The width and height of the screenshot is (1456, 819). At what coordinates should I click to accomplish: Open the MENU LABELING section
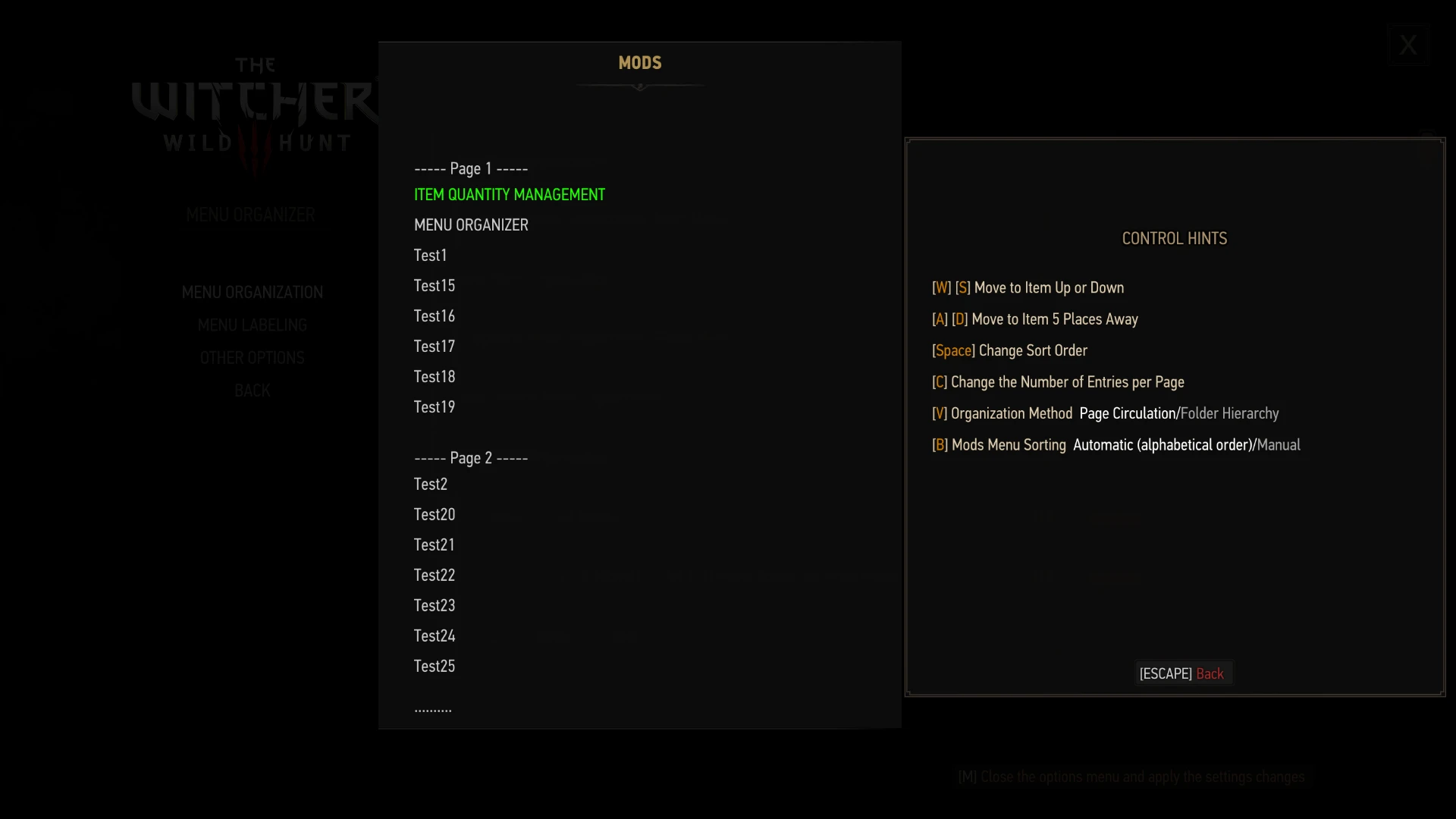pos(252,325)
